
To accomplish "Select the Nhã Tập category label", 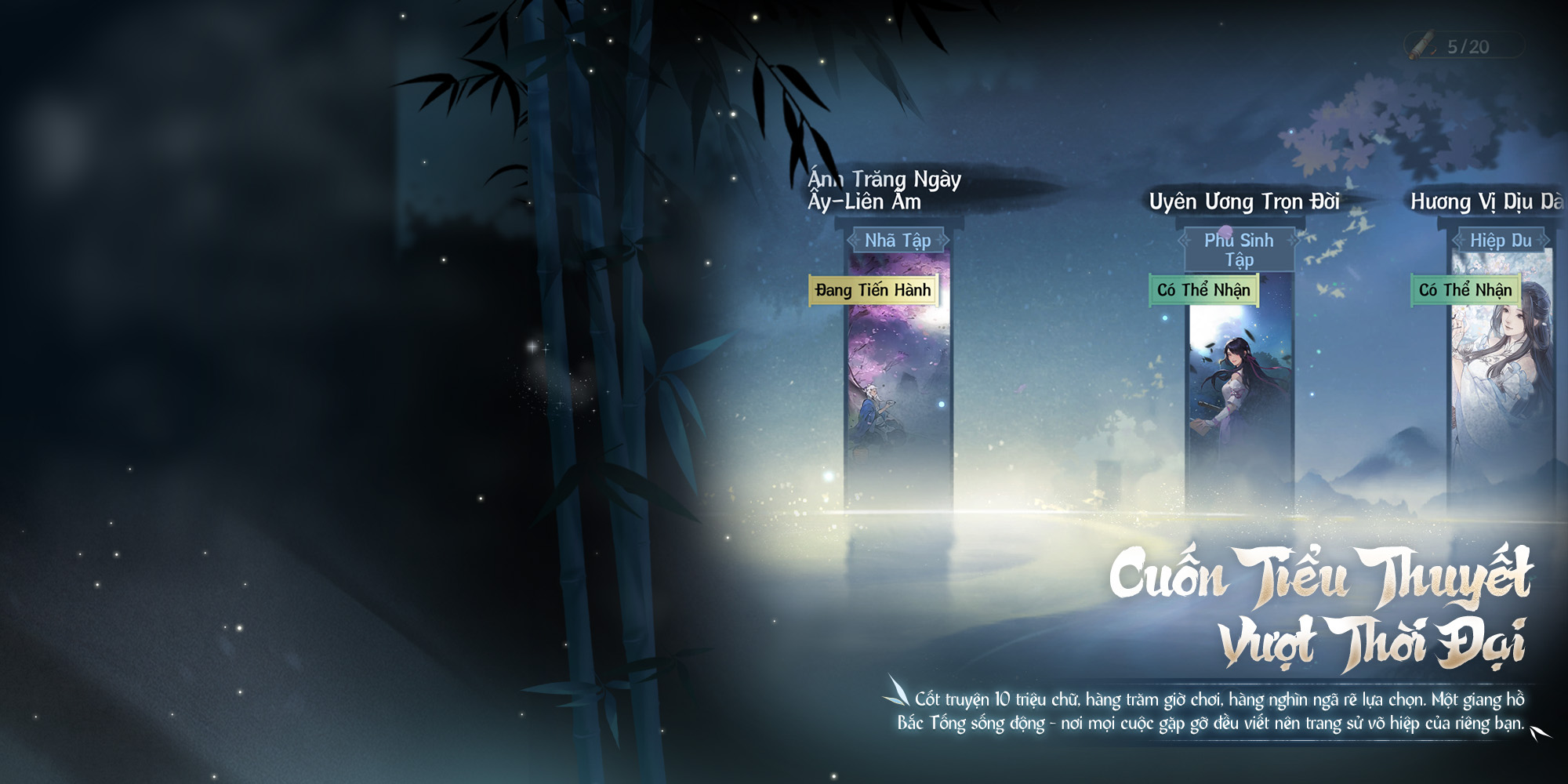I will pyautogui.click(x=898, y=241).
